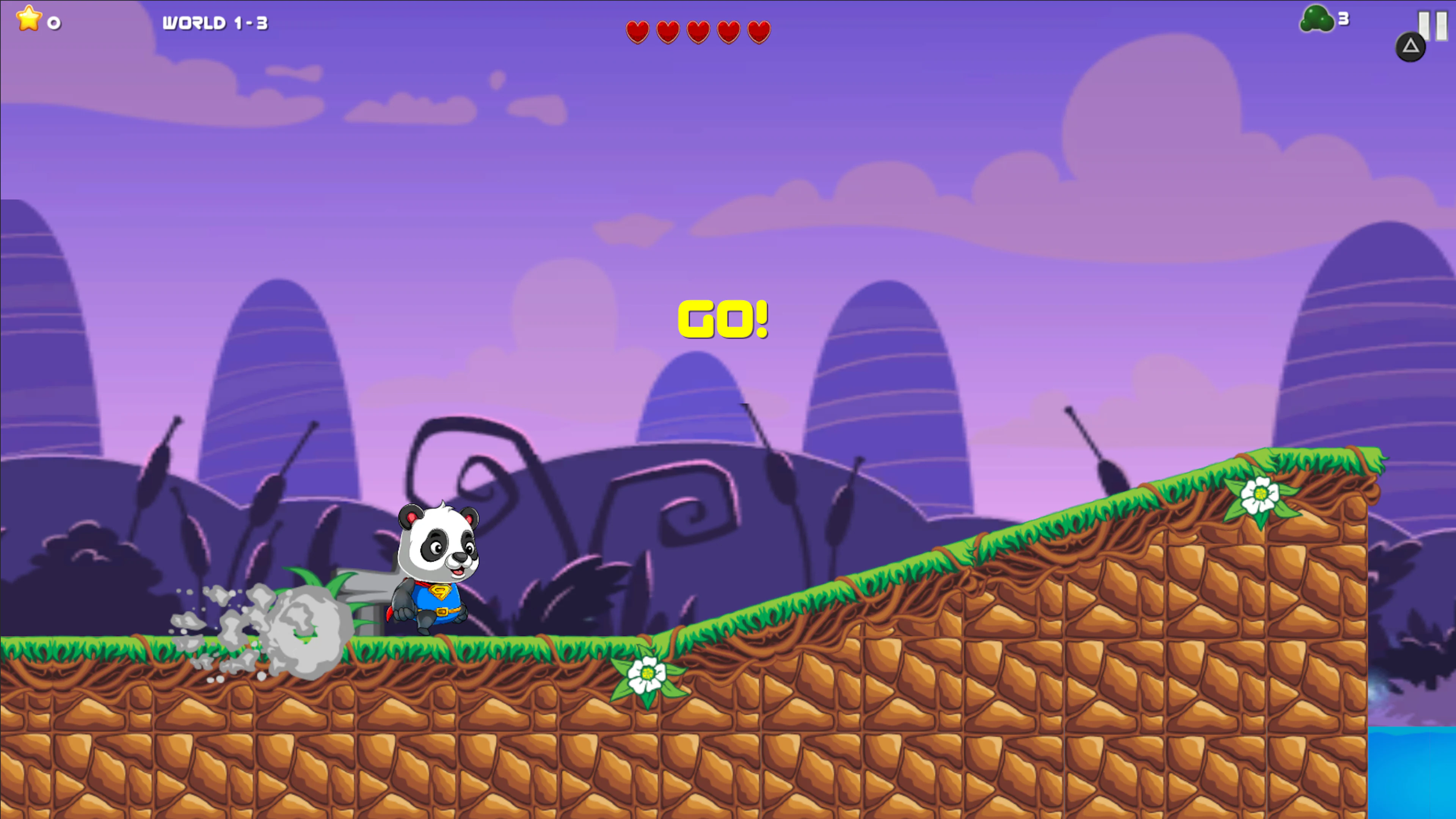The width and height of the screenshot is (1456, 819).
Task: Click the gold star score icon
Action: pos(30,20)
